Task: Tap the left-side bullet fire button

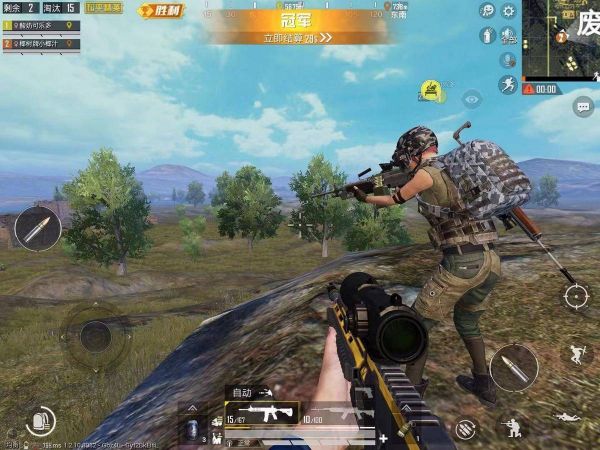Action: tap(38, 229)
